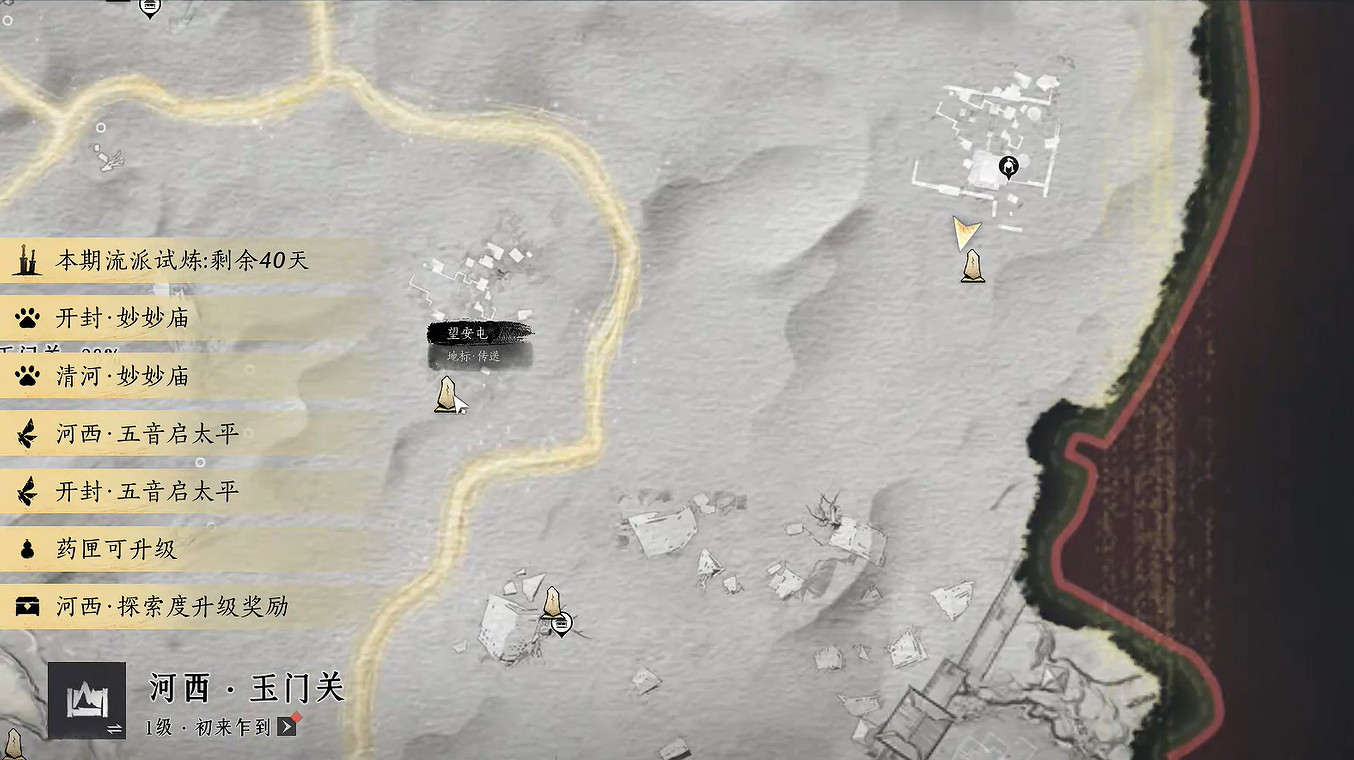The width and height of the screenshot is (1354, 760).
Task: Select the gourd icon next to 药匣可升级
Action: pos(27,549)
